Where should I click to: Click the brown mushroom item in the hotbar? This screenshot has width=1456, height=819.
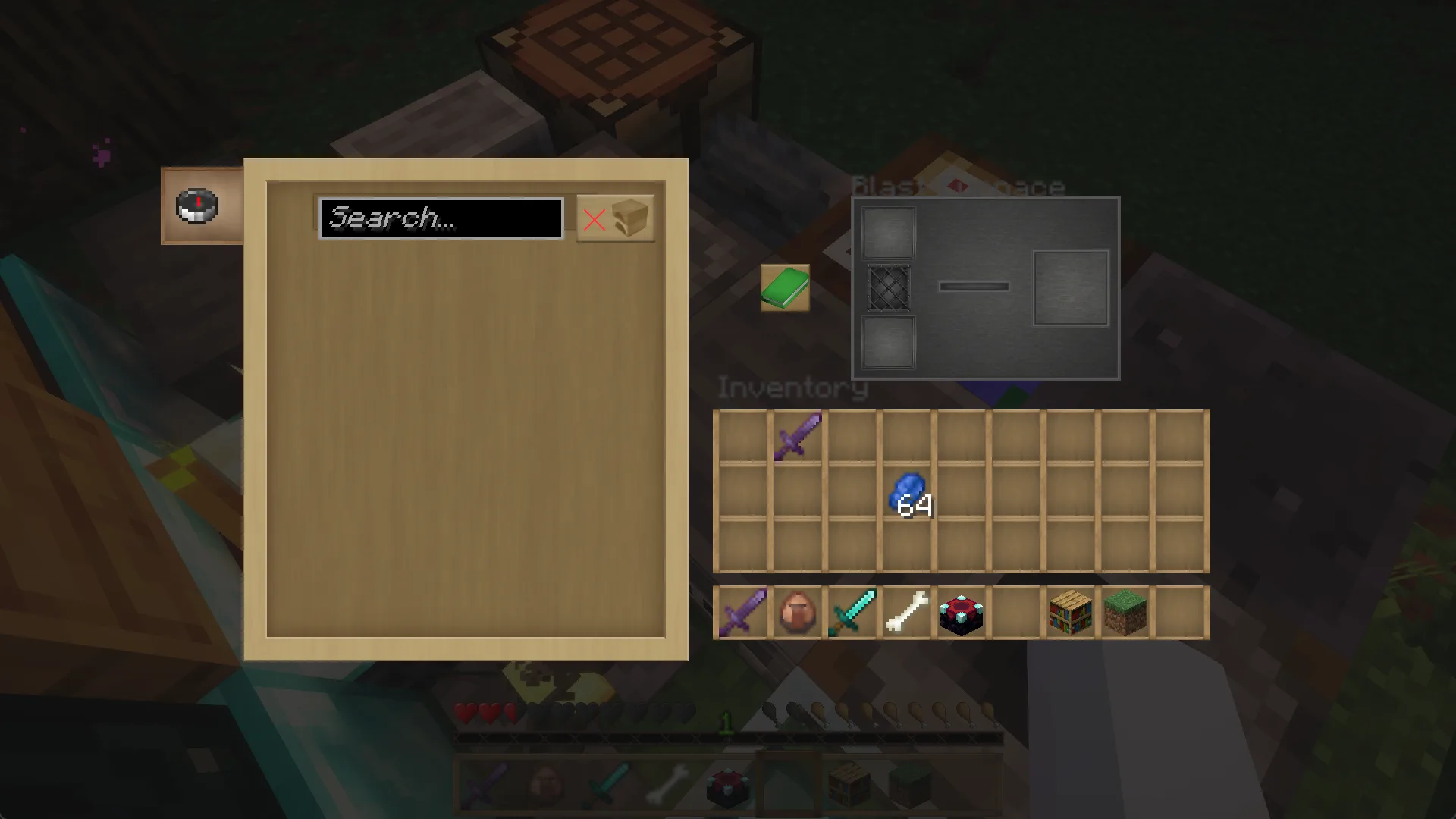797,612
